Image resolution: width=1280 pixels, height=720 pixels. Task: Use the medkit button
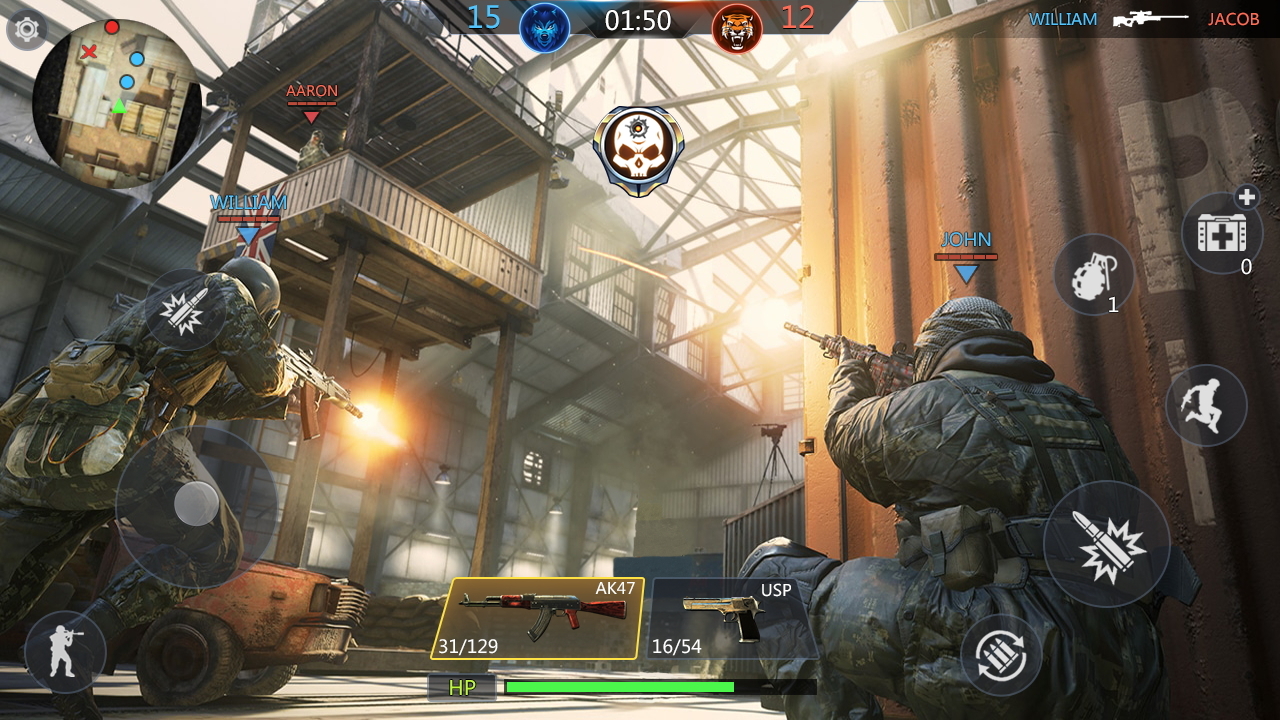[x=1221, y=233]
